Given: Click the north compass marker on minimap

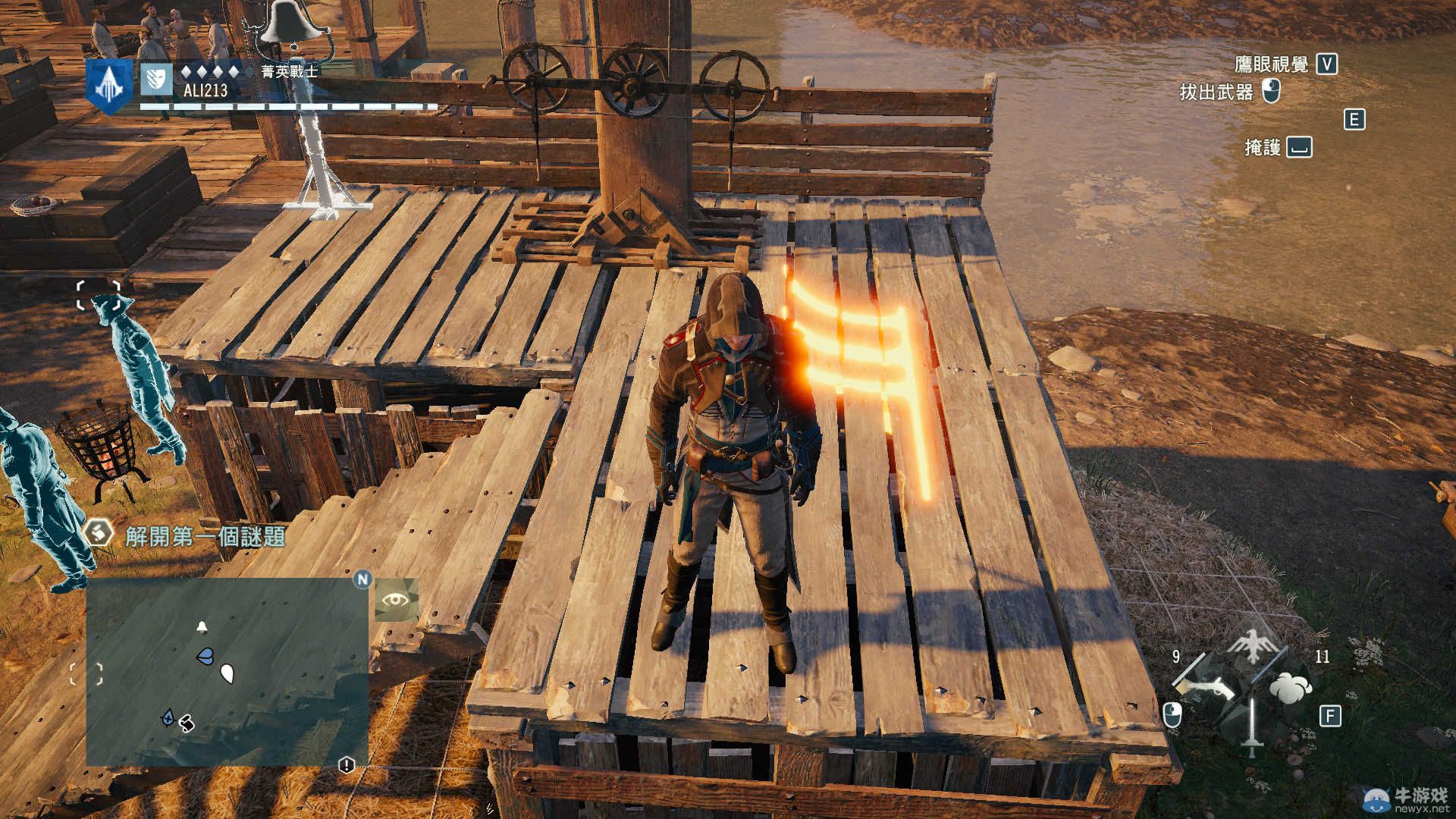Looking at the screenshot, I should click(x=362, y=580).
